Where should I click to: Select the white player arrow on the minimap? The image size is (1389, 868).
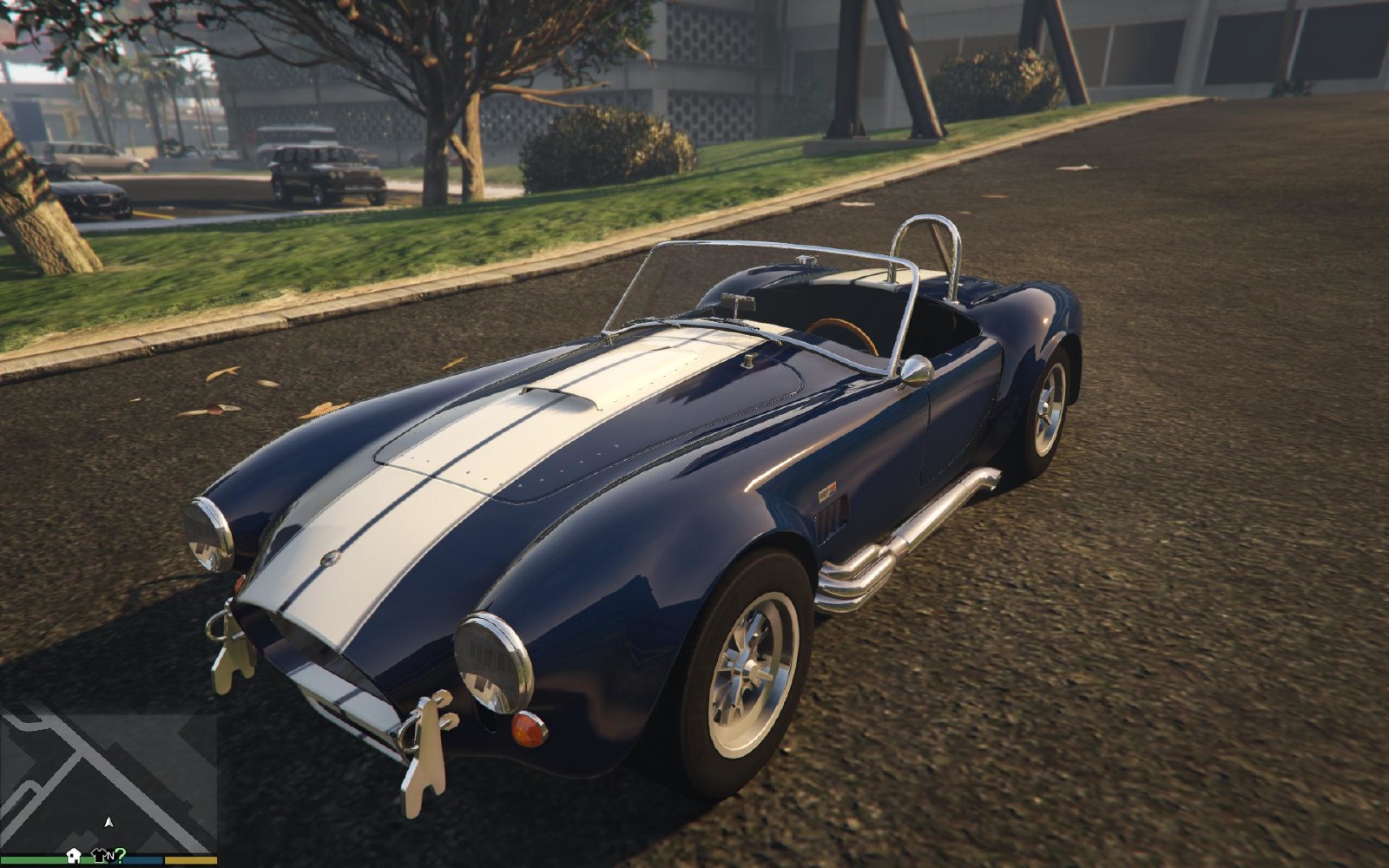point(109,822)
